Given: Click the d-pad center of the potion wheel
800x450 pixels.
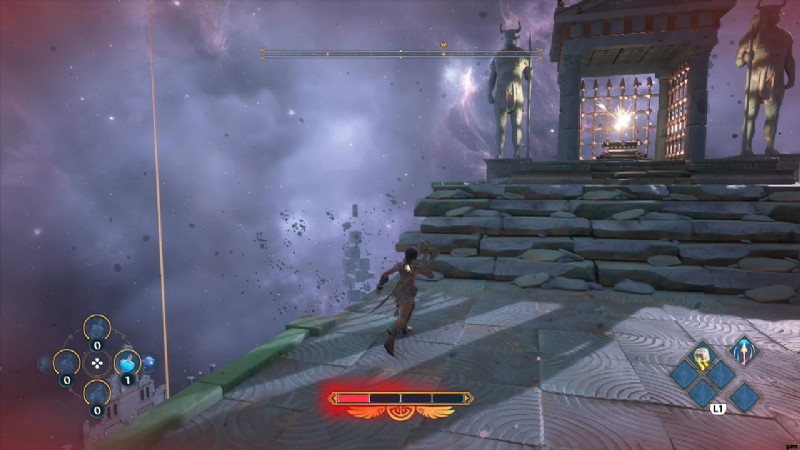Looking at the screenshot, I should pyautogui.click(x=97, y=363).
